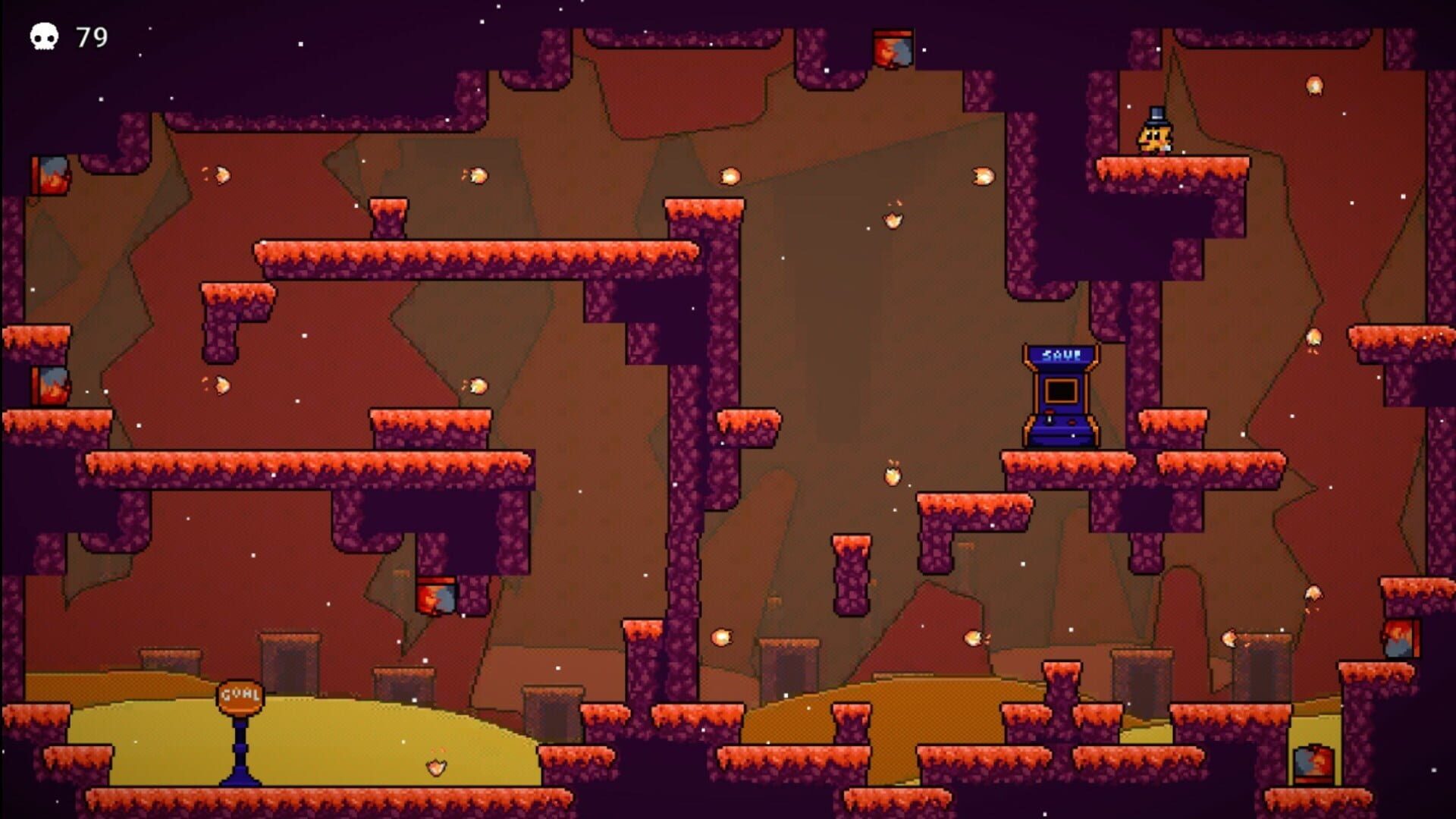The image size is (1456, 819).
Task: Click the death count number 79
Action: coord(91,36)
